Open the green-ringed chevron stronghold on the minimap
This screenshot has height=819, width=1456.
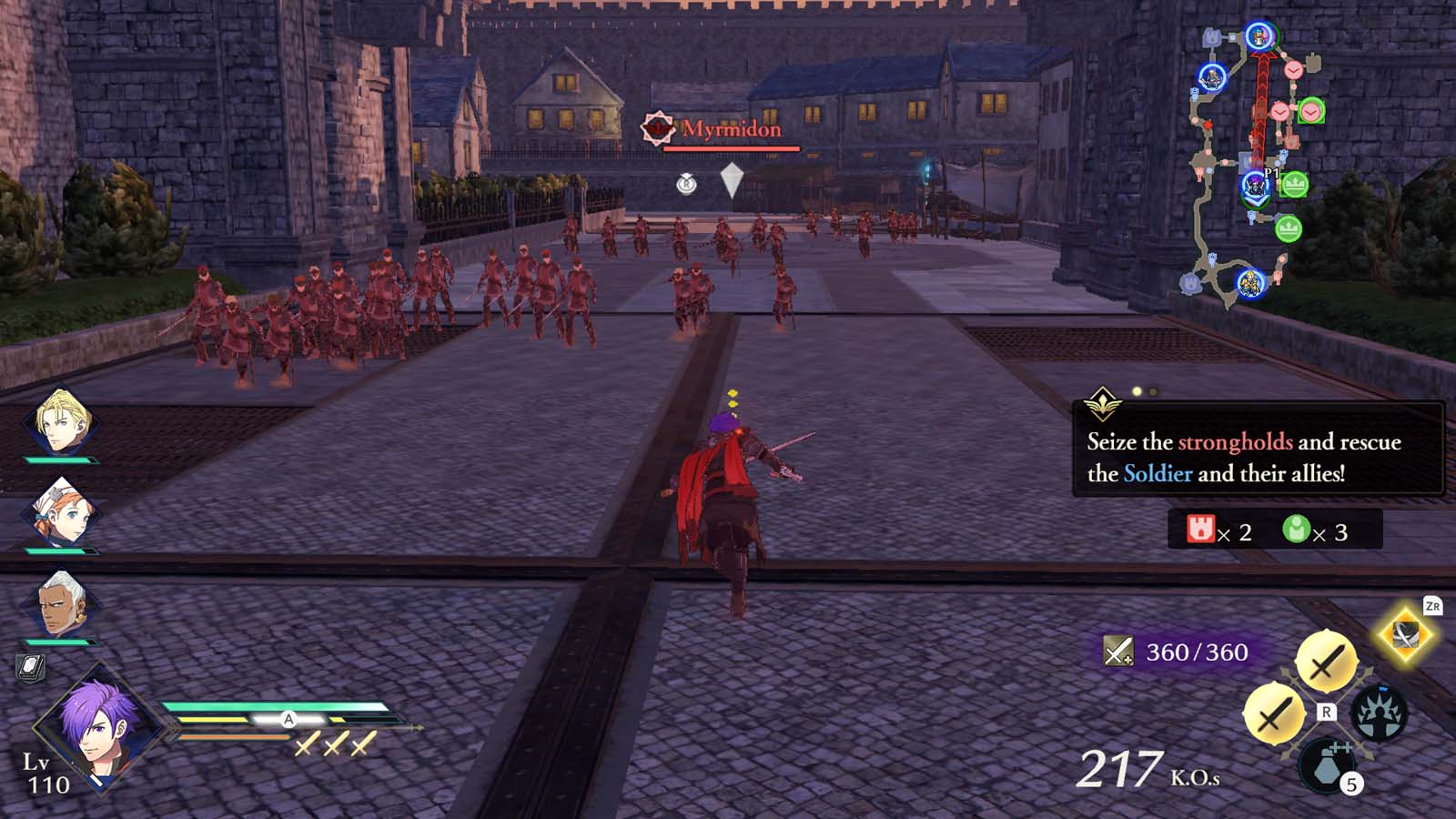(x=1310, y=112)
